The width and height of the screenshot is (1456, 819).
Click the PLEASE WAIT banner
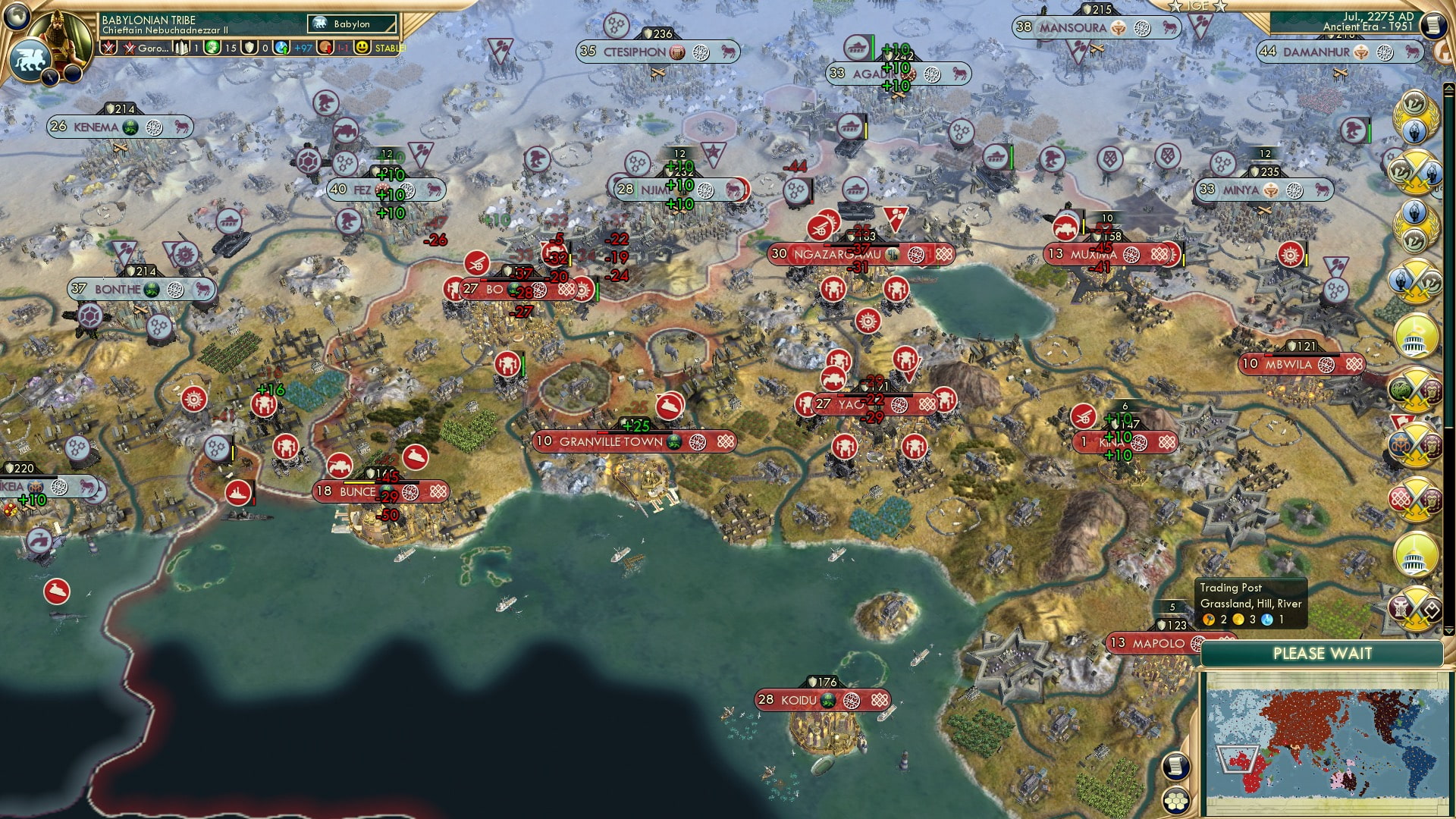tap(1323, 653)
